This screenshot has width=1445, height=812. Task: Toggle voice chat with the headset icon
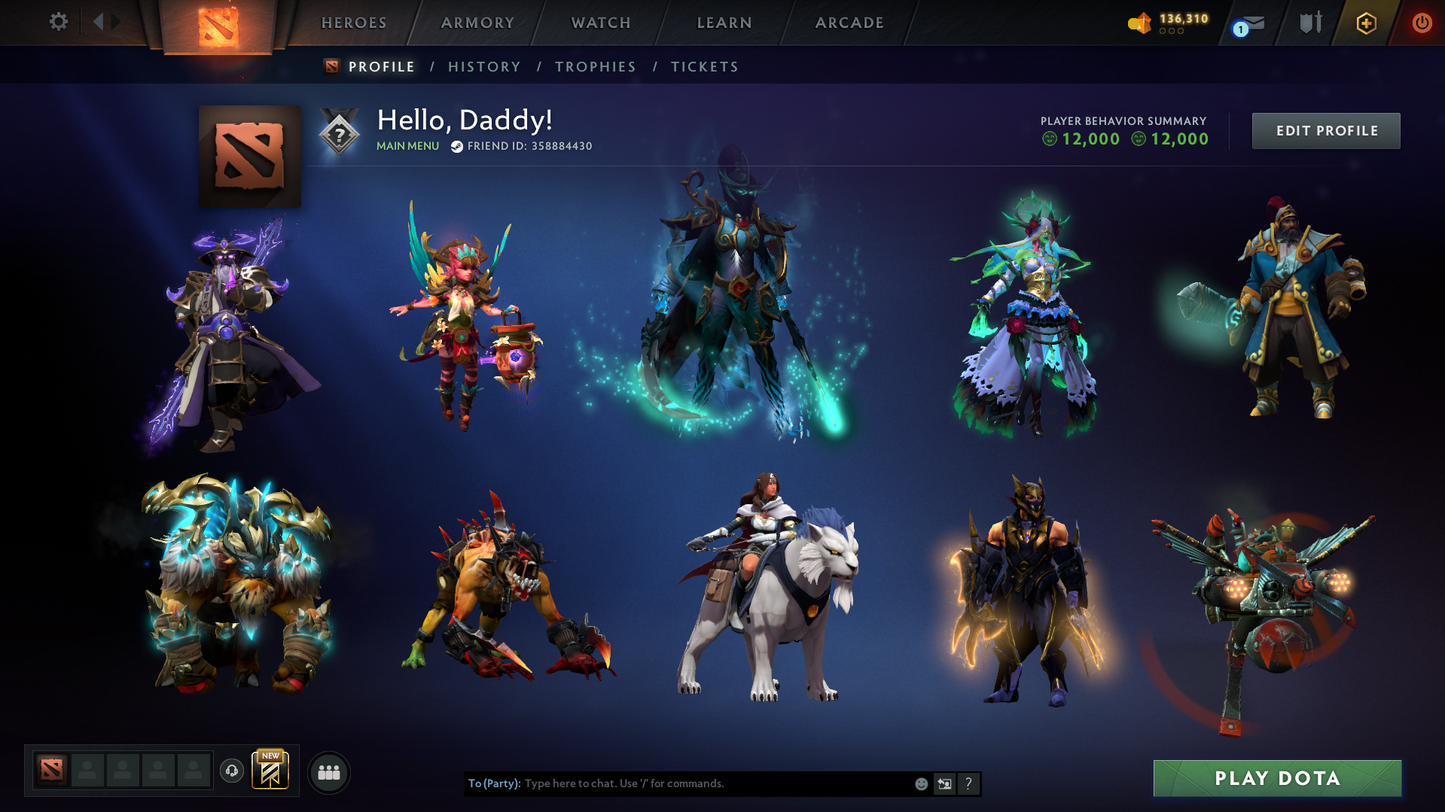pyautogui.click(x=230, y=771)
